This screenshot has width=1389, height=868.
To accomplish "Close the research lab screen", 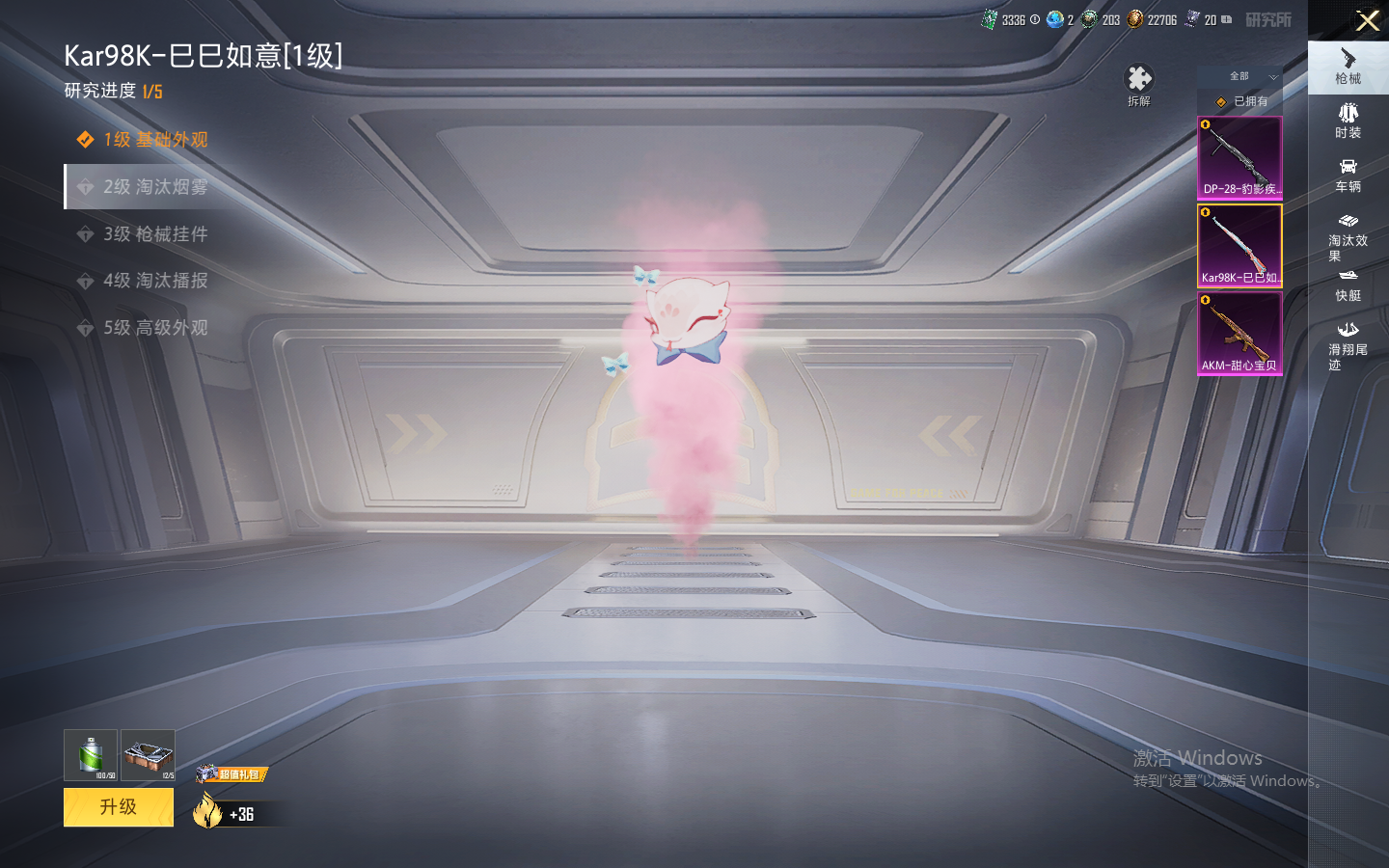I will (1368, 20).
